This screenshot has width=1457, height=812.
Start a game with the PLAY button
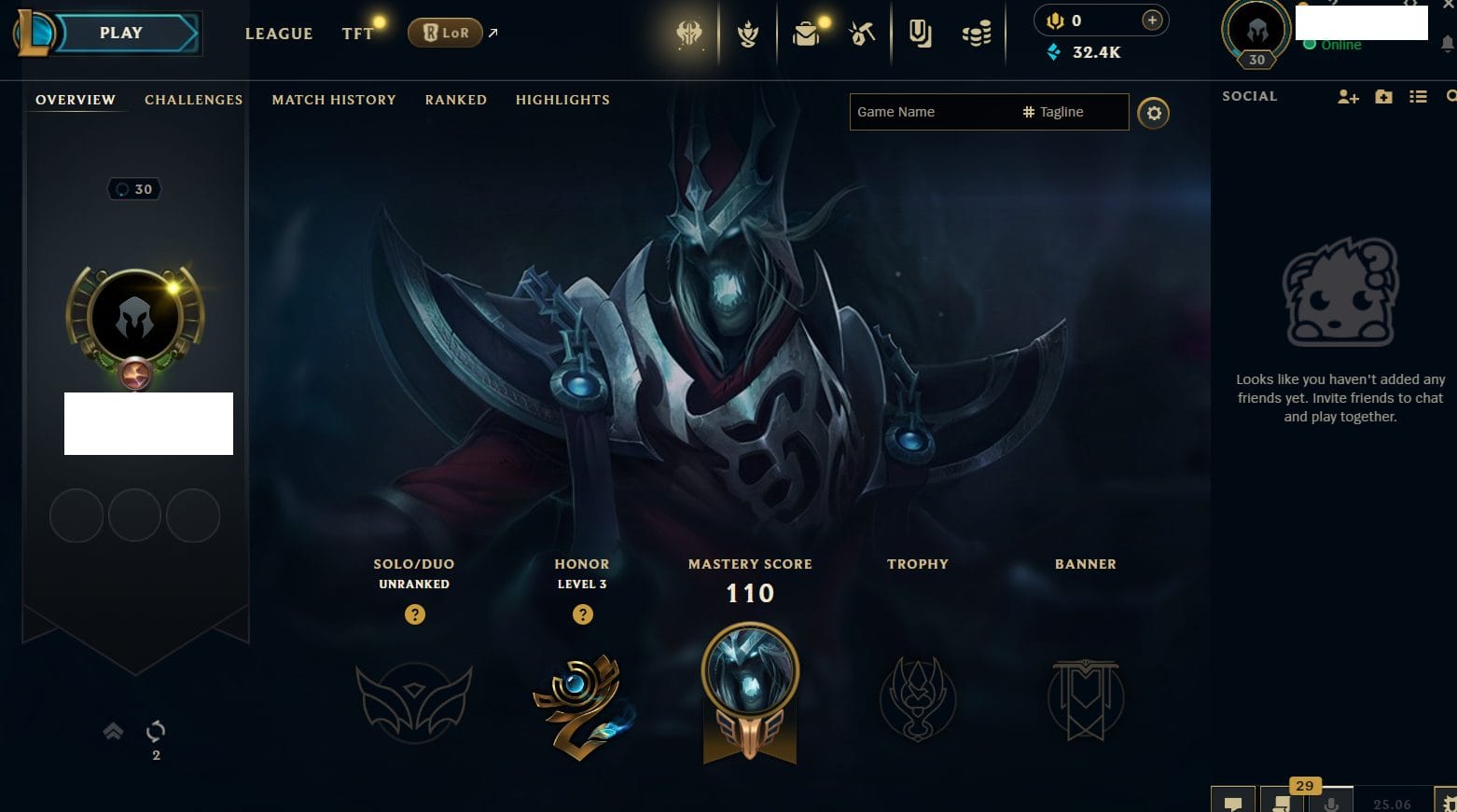[x=122, y=34]
